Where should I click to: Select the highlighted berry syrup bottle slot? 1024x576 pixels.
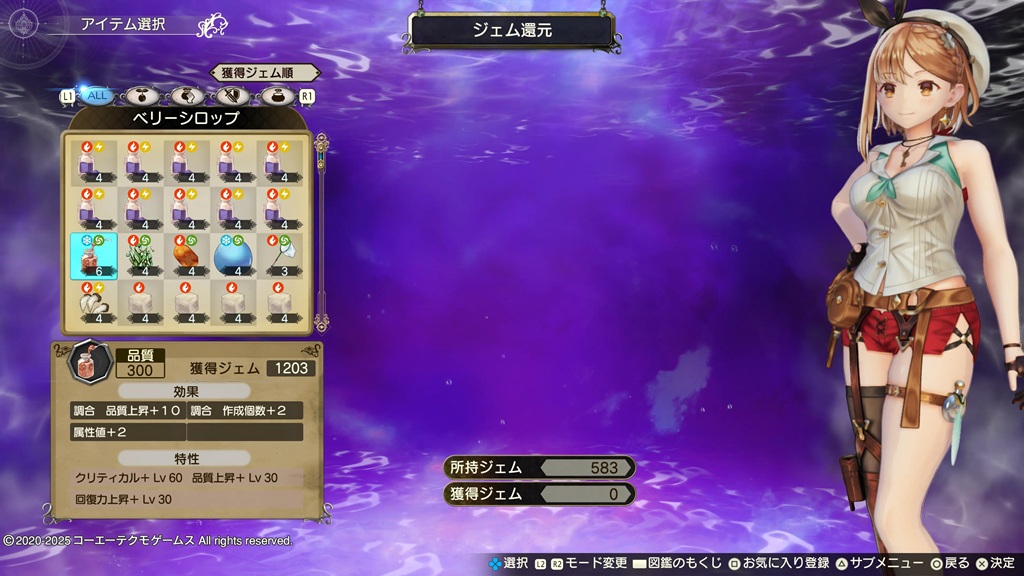[x=94, y=255]
